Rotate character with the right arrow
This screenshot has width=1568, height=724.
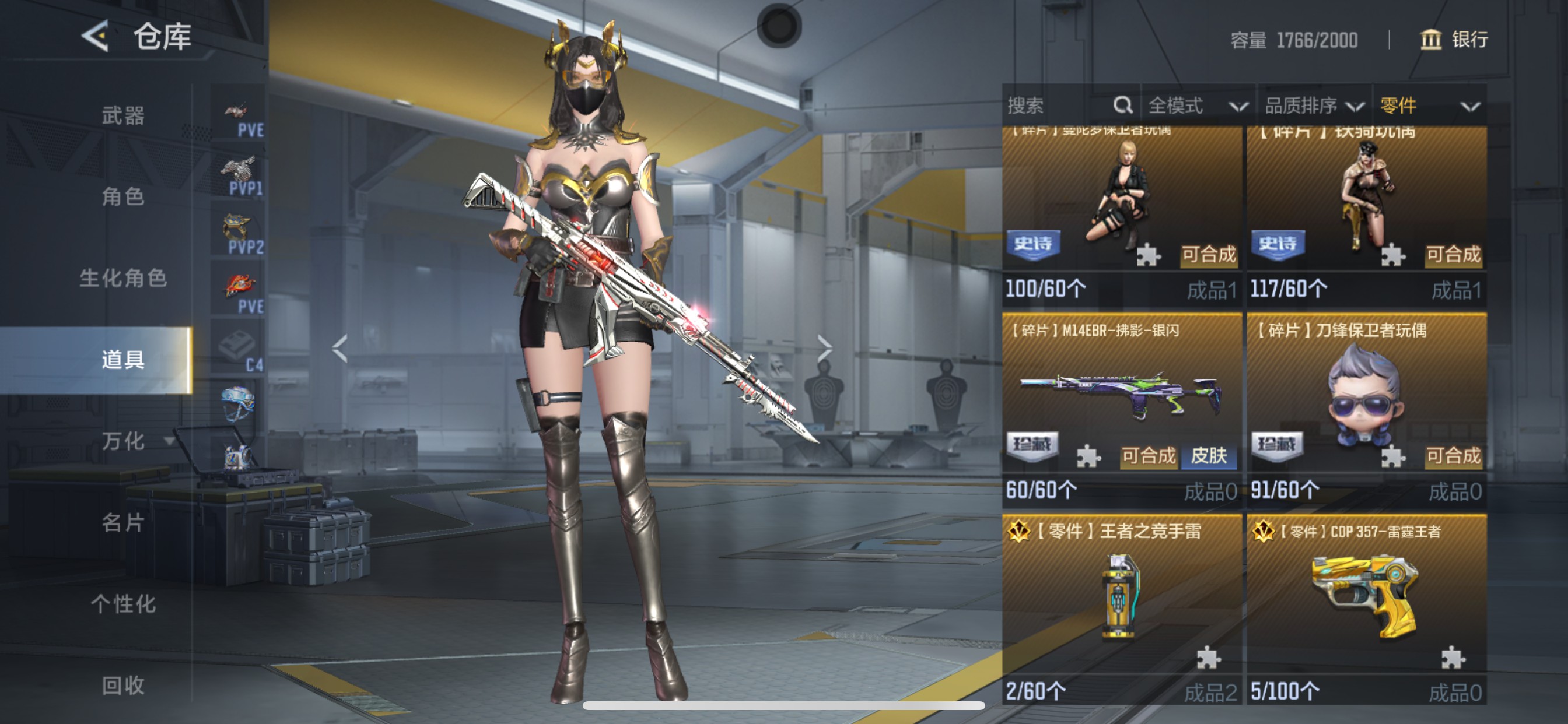(824, 349)
